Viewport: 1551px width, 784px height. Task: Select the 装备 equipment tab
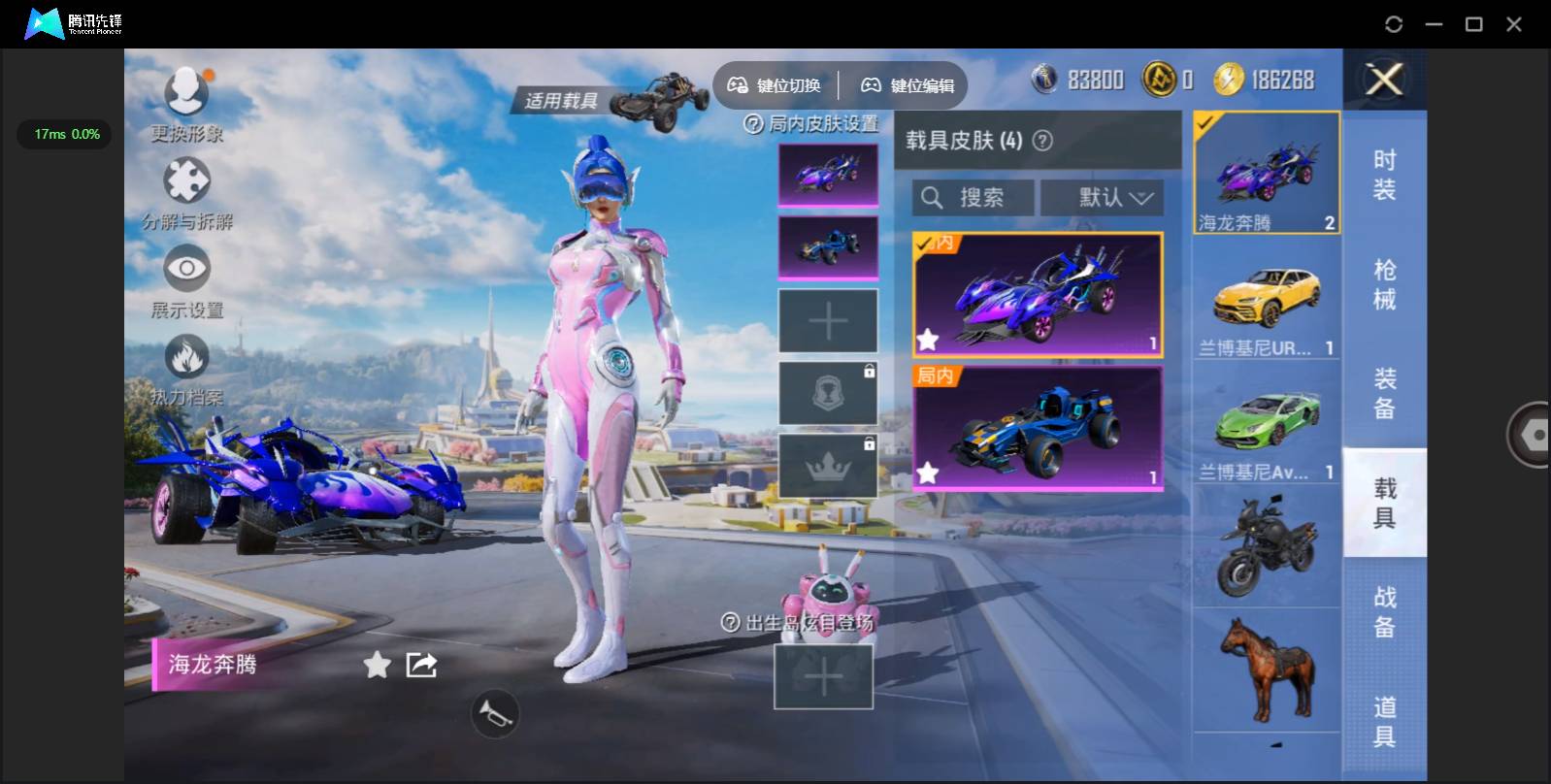[x=1384, y=393]
